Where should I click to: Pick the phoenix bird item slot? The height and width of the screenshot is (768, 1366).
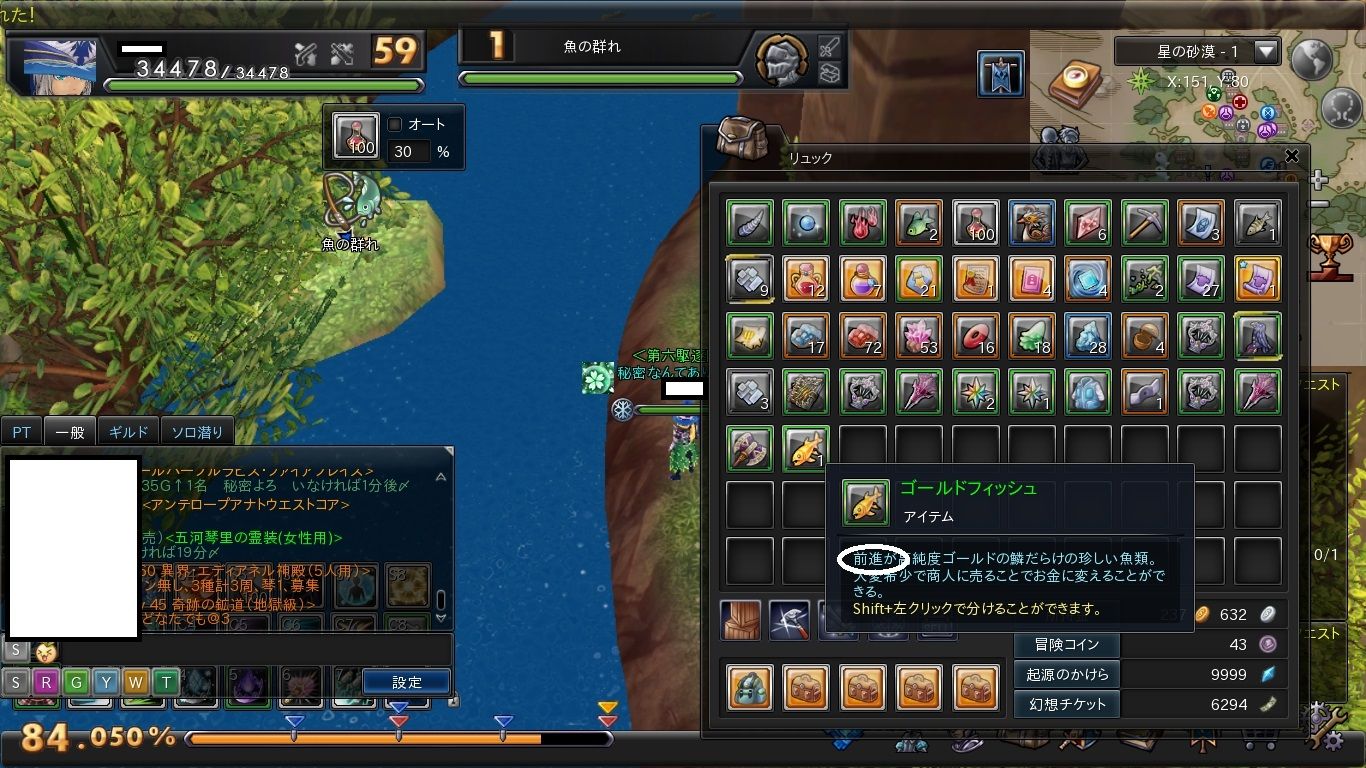click(x=1031, y=223)
